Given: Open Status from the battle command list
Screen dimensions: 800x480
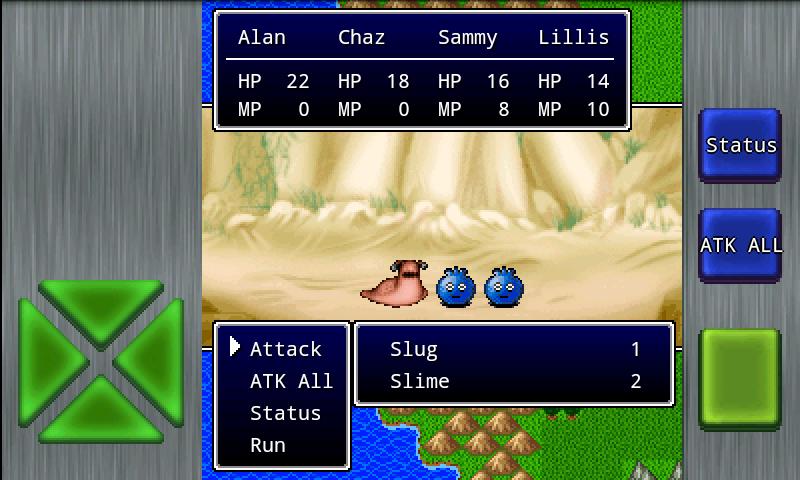Looking at the screenshot, I should click(x=285, y=413).
